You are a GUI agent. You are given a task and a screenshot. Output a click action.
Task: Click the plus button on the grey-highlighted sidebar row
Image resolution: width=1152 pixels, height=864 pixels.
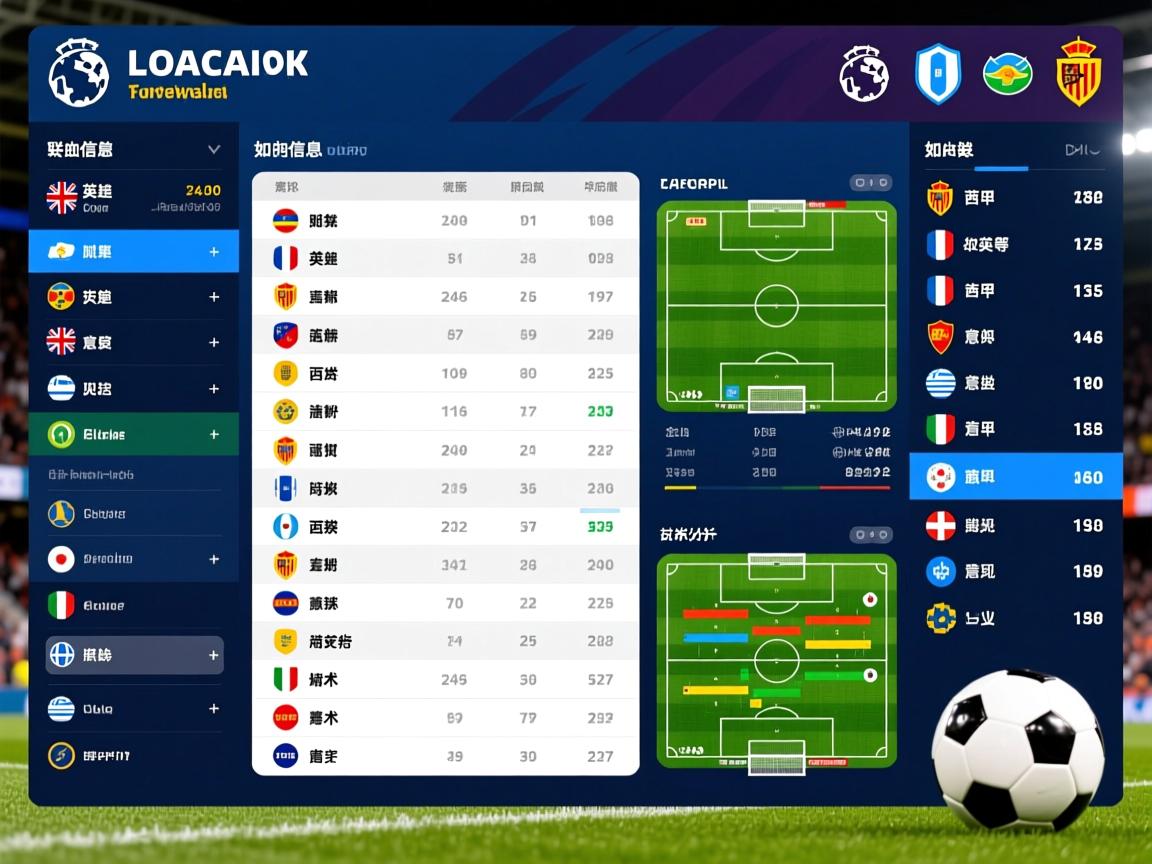[x=213, y=656]
